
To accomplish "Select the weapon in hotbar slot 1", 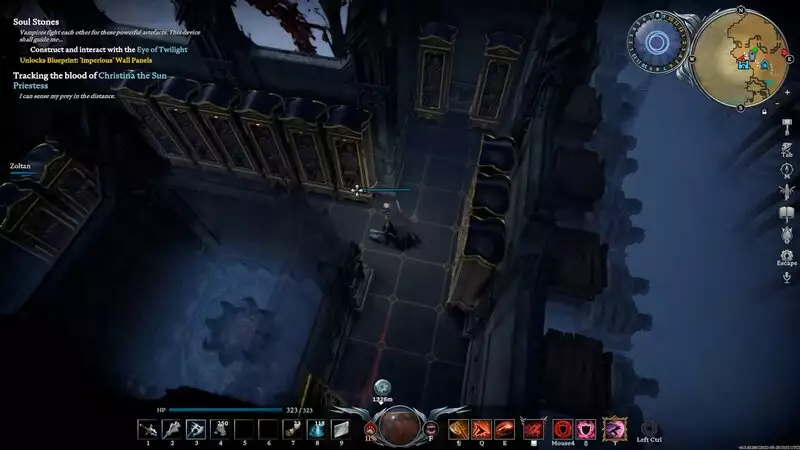I will coord(148,428).
